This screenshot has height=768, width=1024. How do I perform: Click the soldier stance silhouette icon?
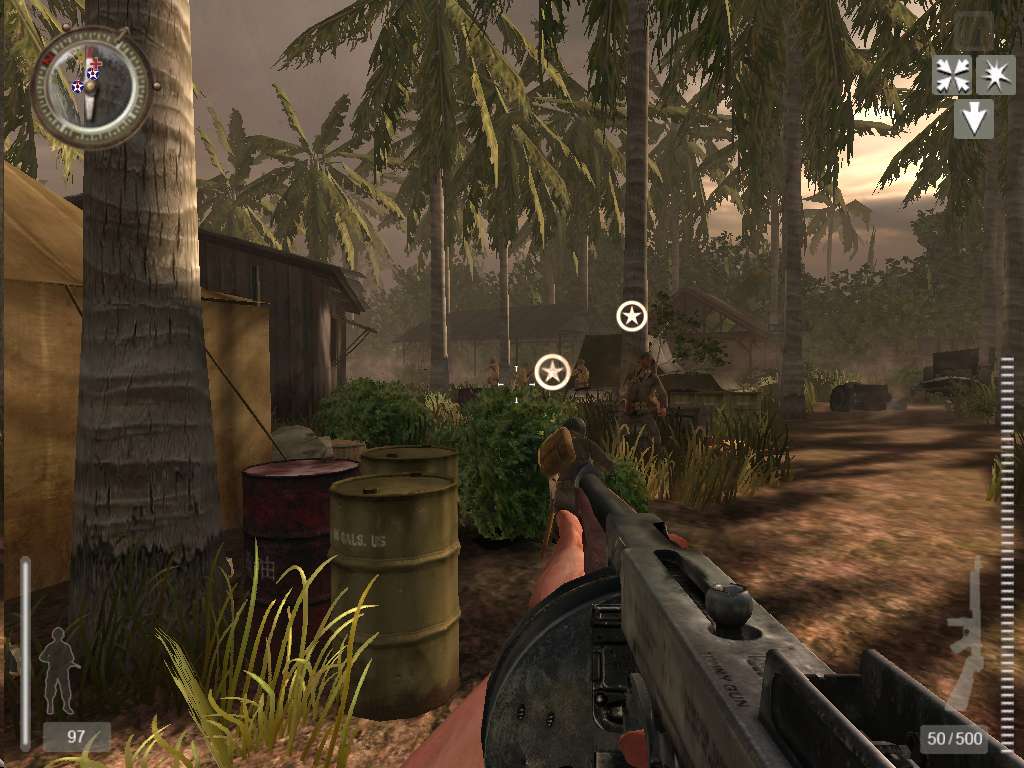point(58,668)
